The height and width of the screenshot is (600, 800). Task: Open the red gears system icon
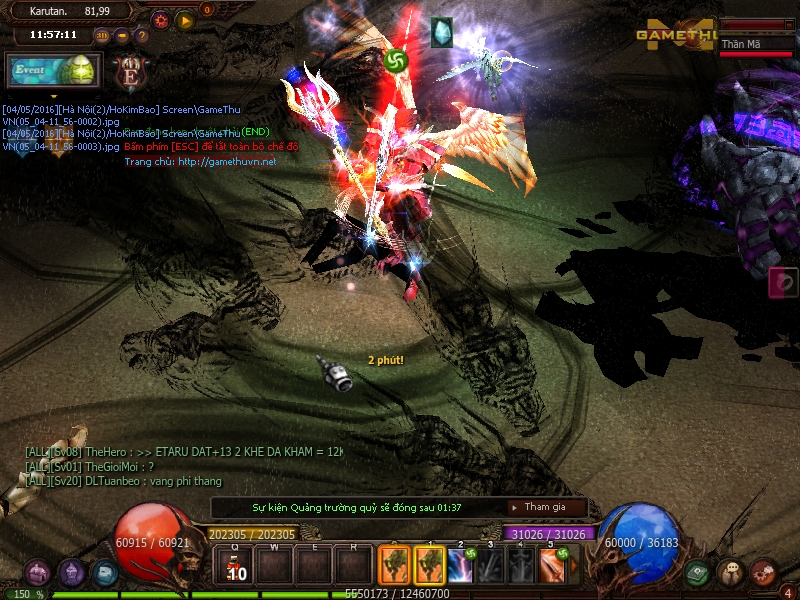click(x=764, y=572)
